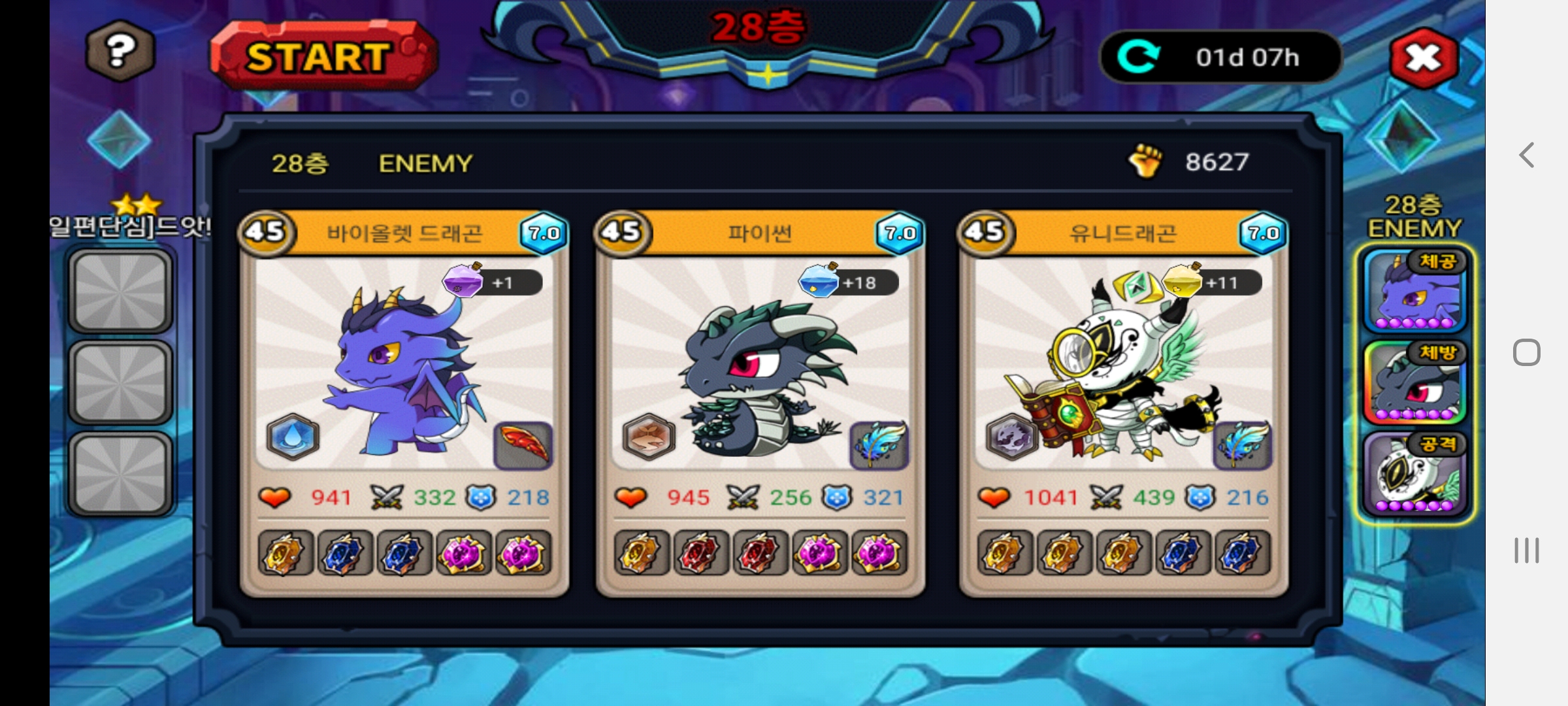
Task: Close the tower screen with red X
Action: pos(1424,58)
